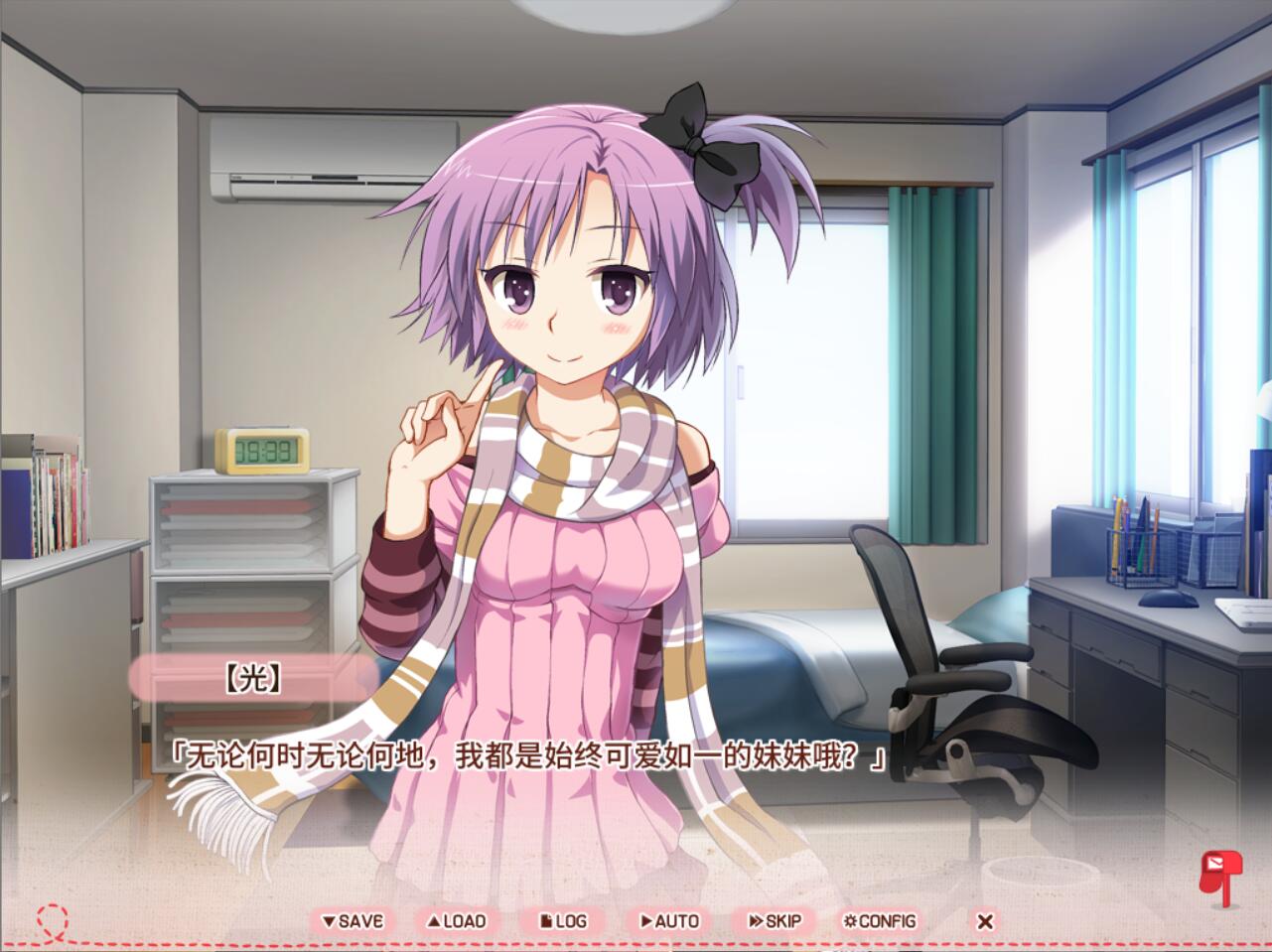Open the CONFIG settings
The image size is (1272, 952).
[880, 921]
